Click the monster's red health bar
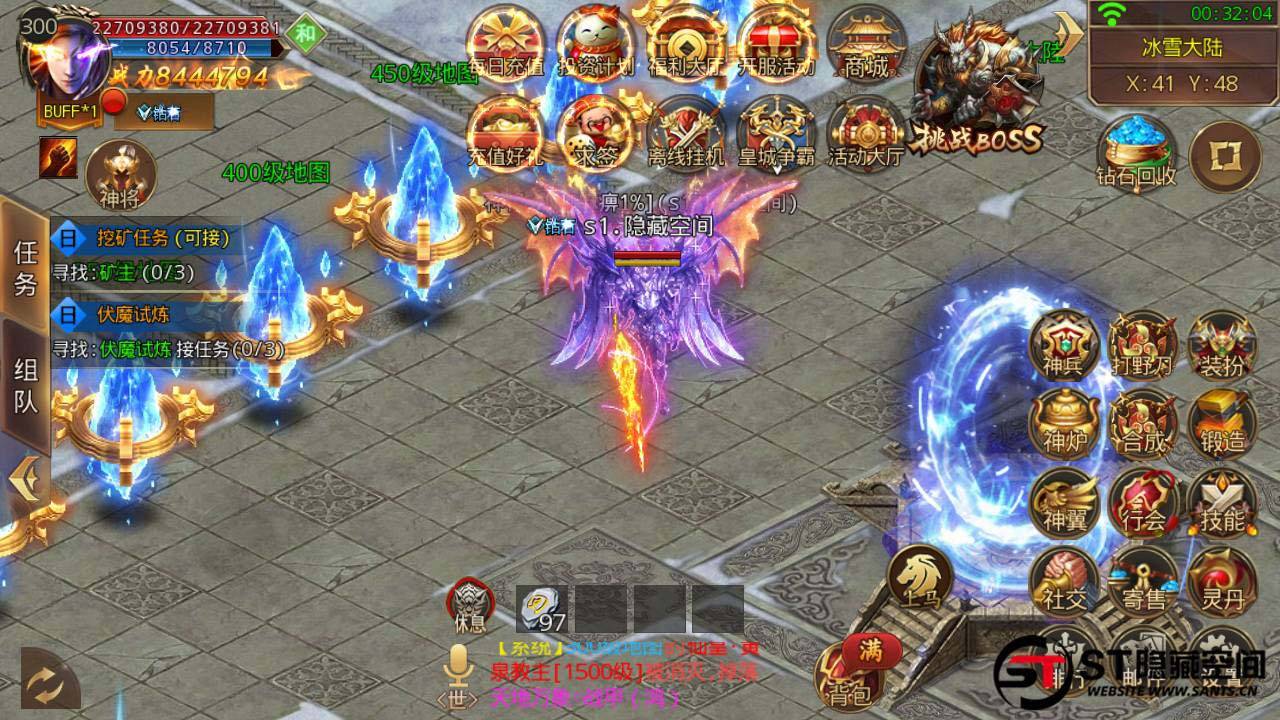This screenshot has width=1280, height=720. click(648, 255)
